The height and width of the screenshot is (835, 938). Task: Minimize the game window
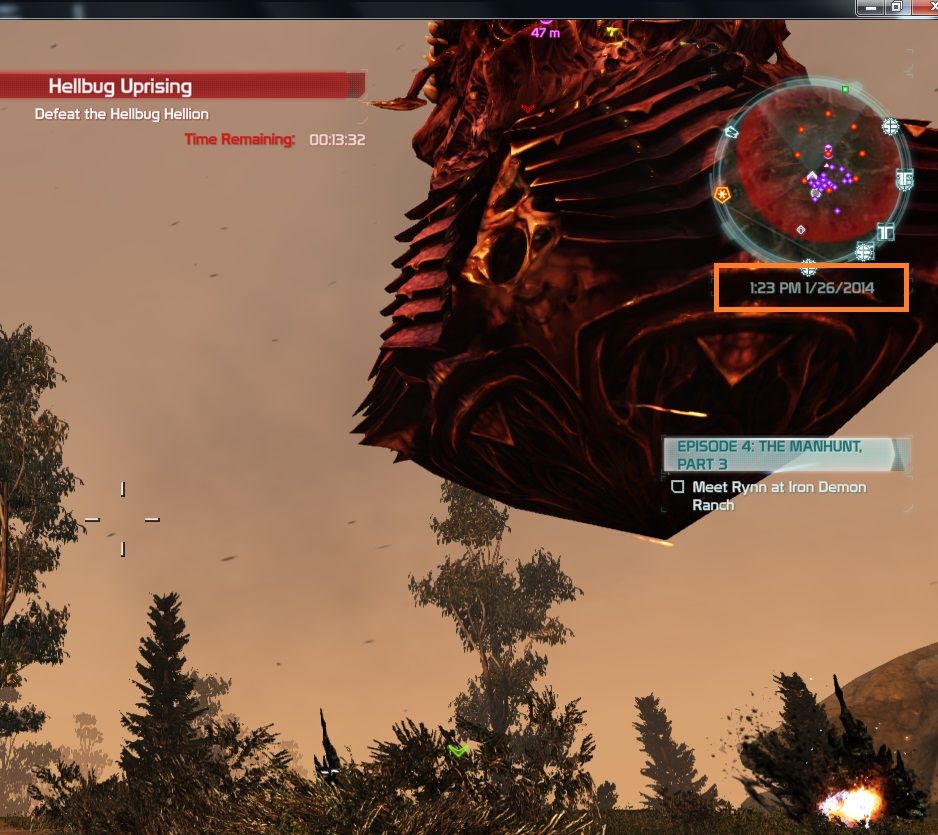coord(871,7)
